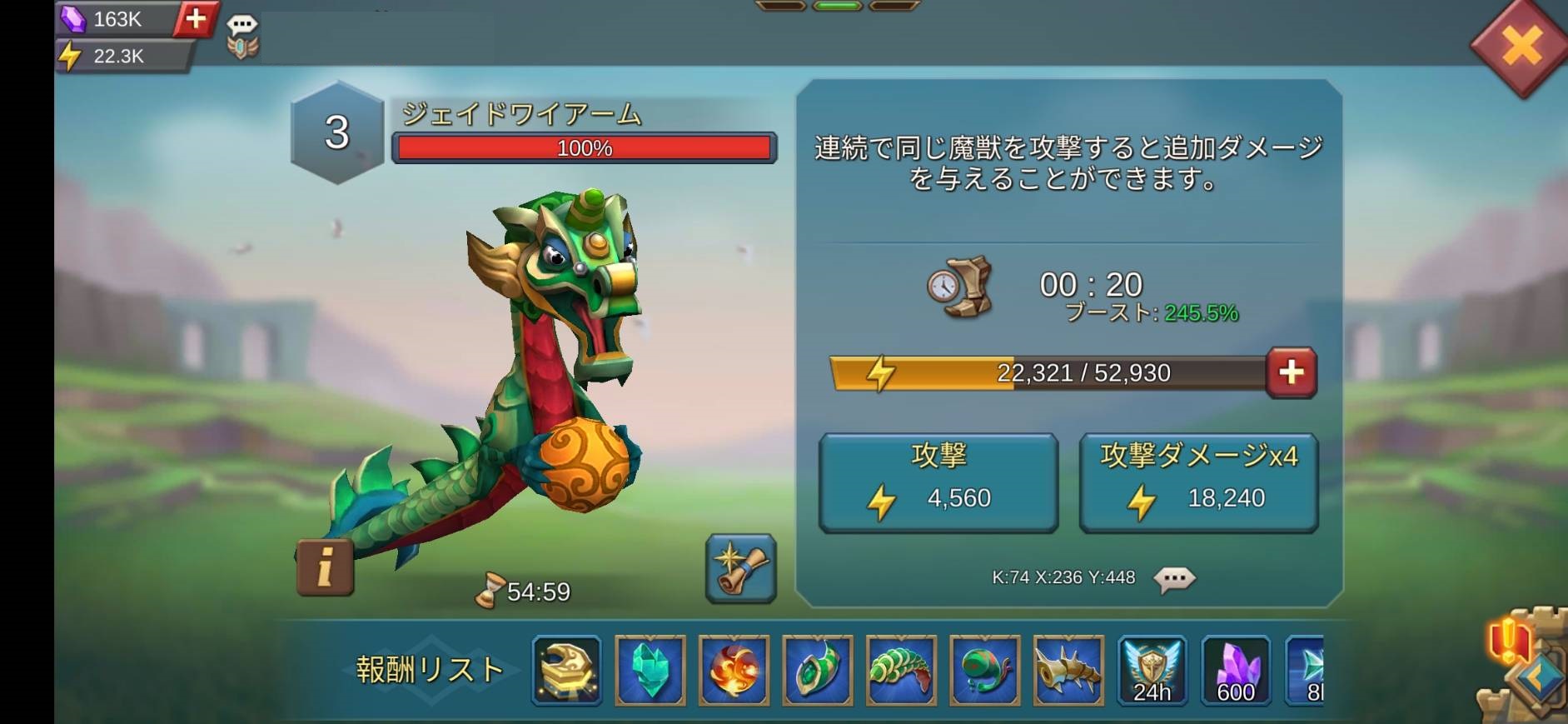Inspect the green segmented larva reward
Viewport: 1568px width, 724px height.
(x=901, y=671)
